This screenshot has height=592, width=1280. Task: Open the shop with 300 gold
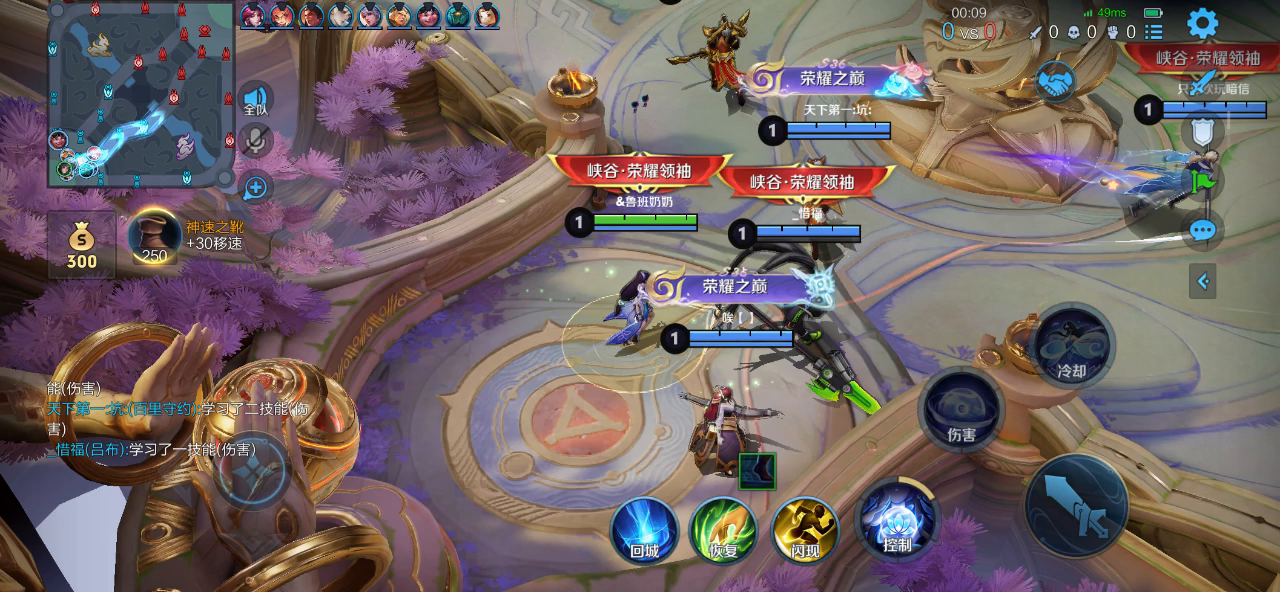81,245
